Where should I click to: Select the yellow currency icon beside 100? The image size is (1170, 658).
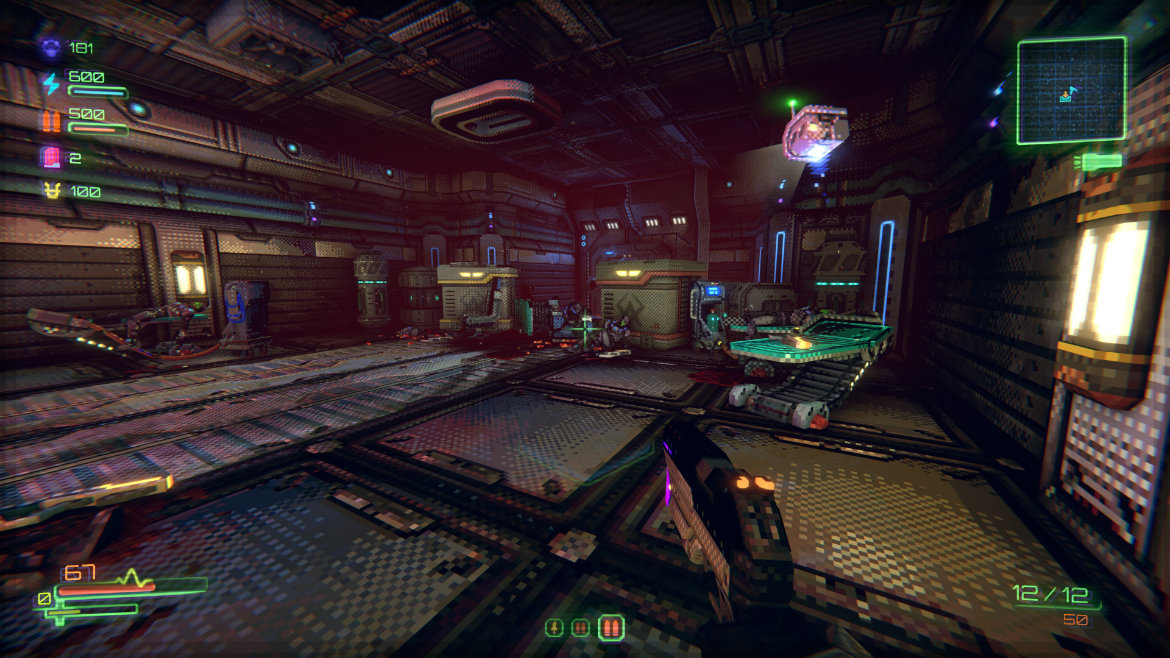pyautogui.click(x=50, y=190)
